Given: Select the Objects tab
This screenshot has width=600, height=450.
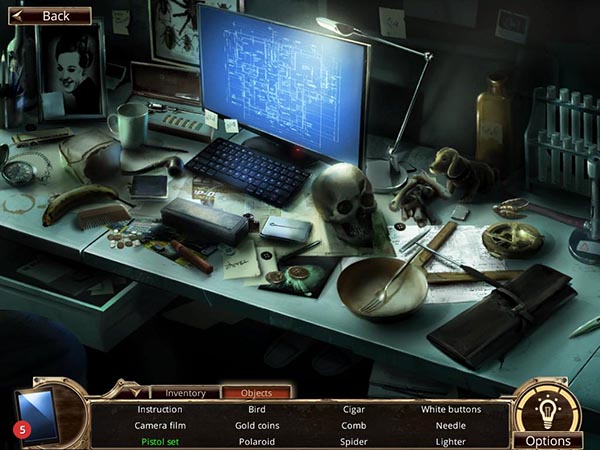Looking at the screenshot, I should [256, 393].
